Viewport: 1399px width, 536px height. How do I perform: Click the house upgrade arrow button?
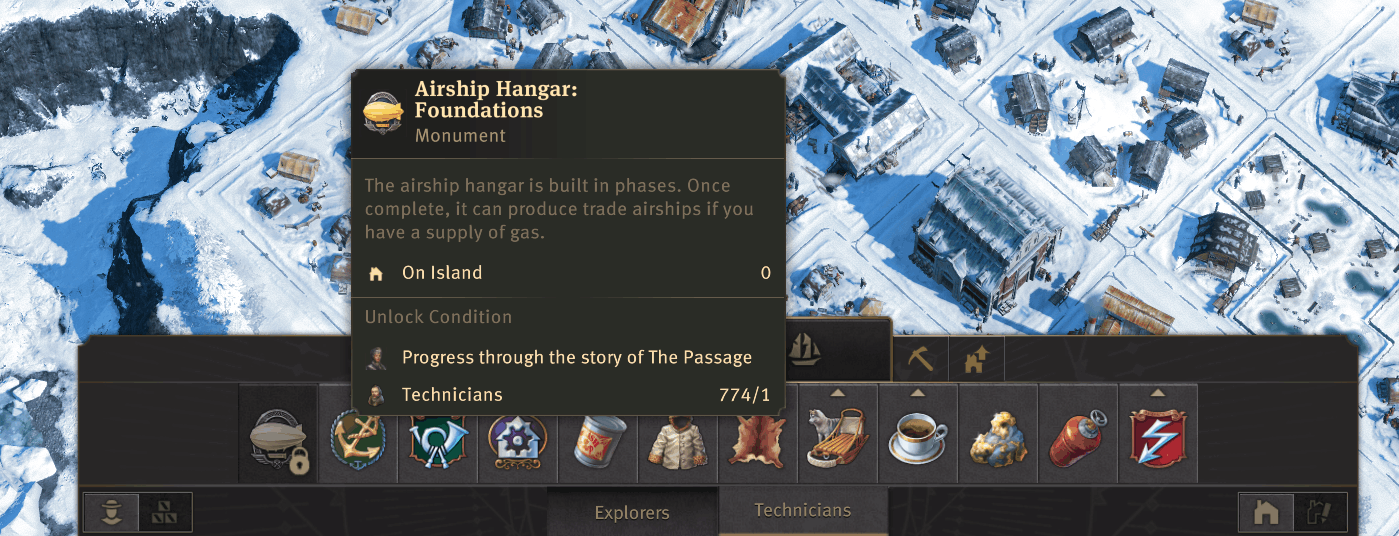976,359
